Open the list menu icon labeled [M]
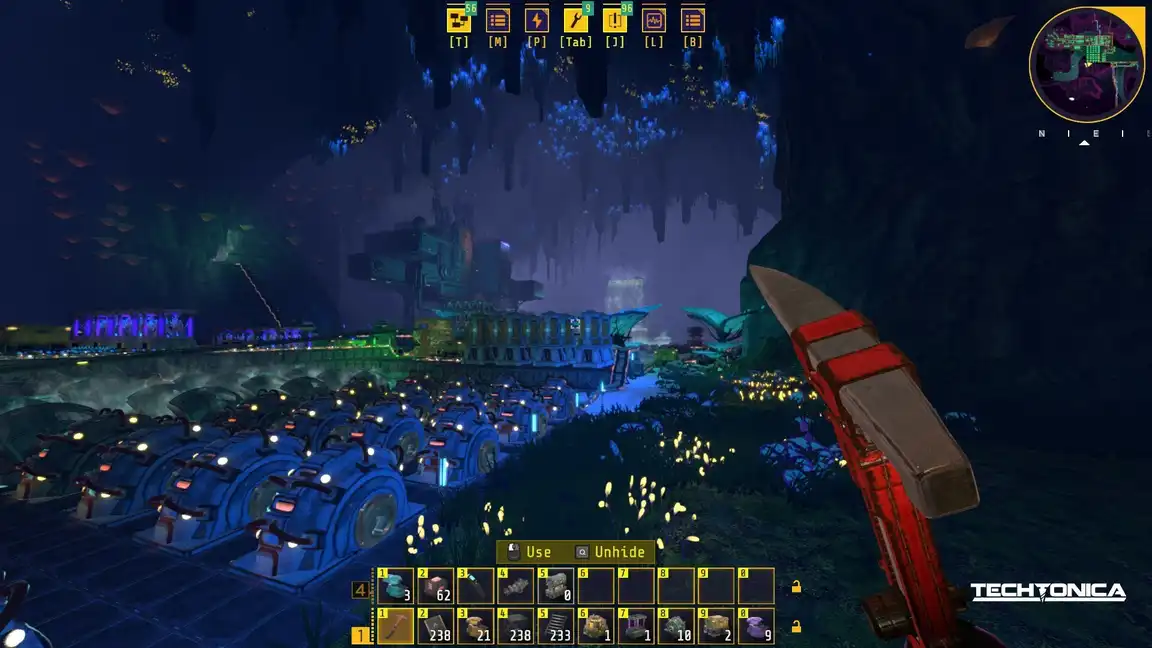The image size is (1152, 648). tap(498, 20)
